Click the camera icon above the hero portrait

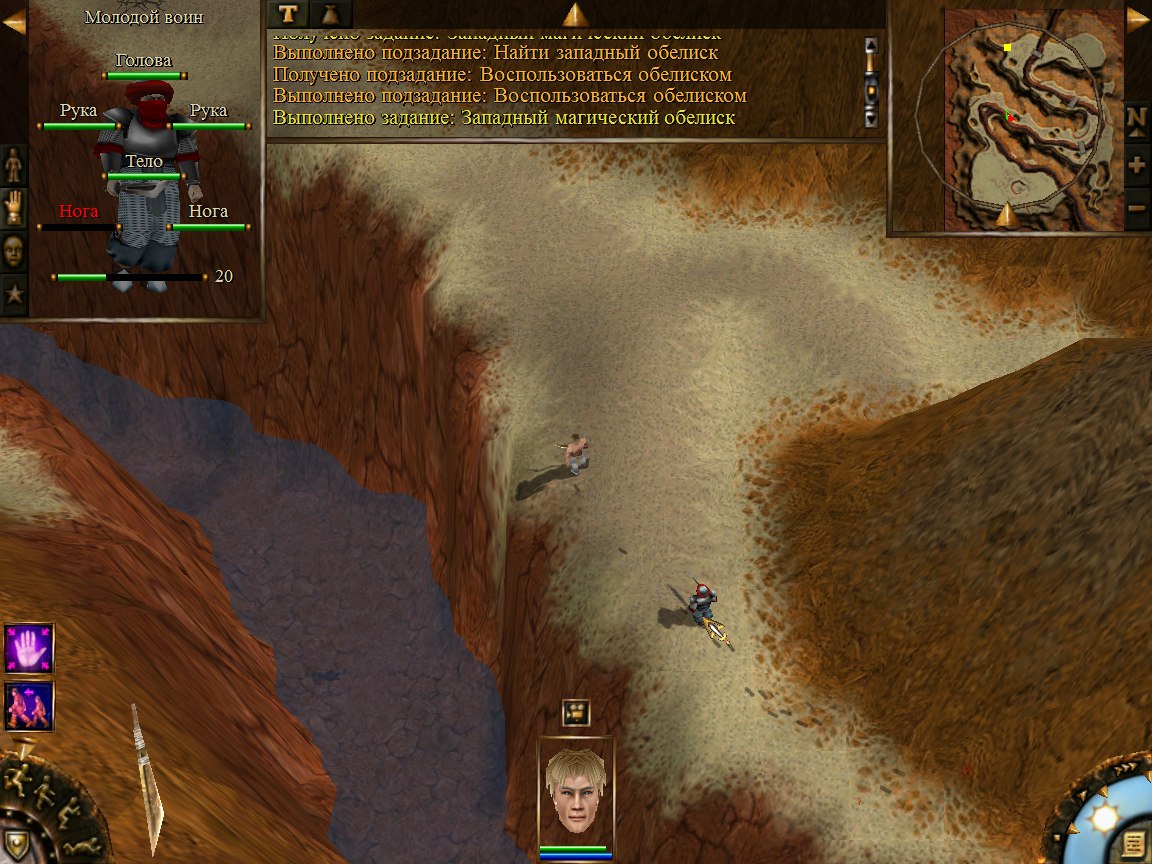tap(576, 712)
